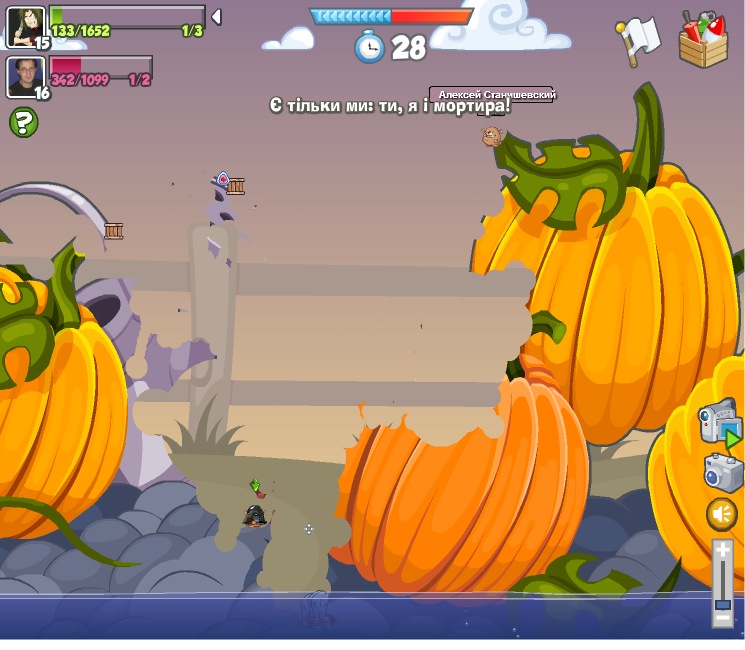Select the level 16 player avatar

25,76
